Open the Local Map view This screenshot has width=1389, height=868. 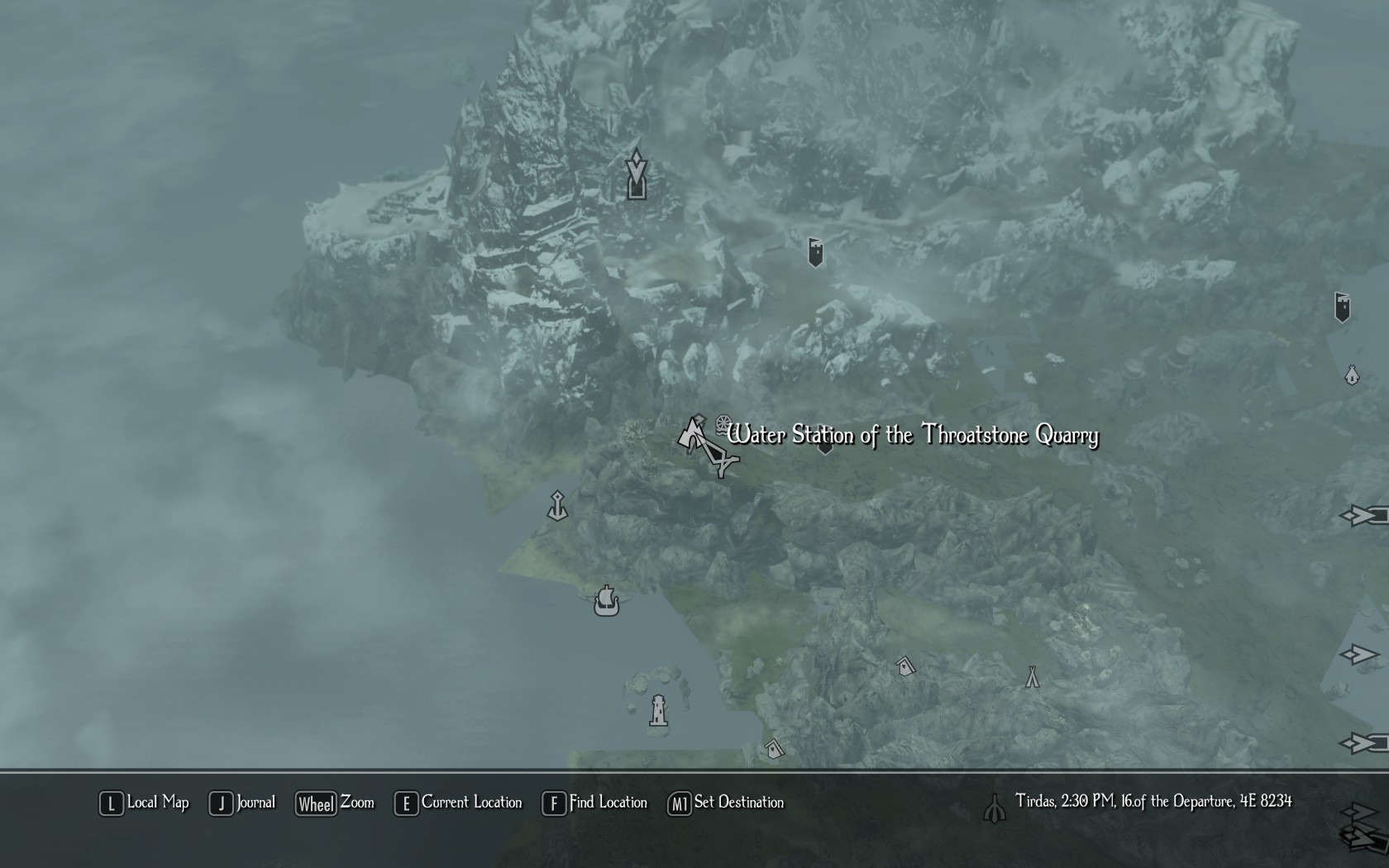(145, 803)
